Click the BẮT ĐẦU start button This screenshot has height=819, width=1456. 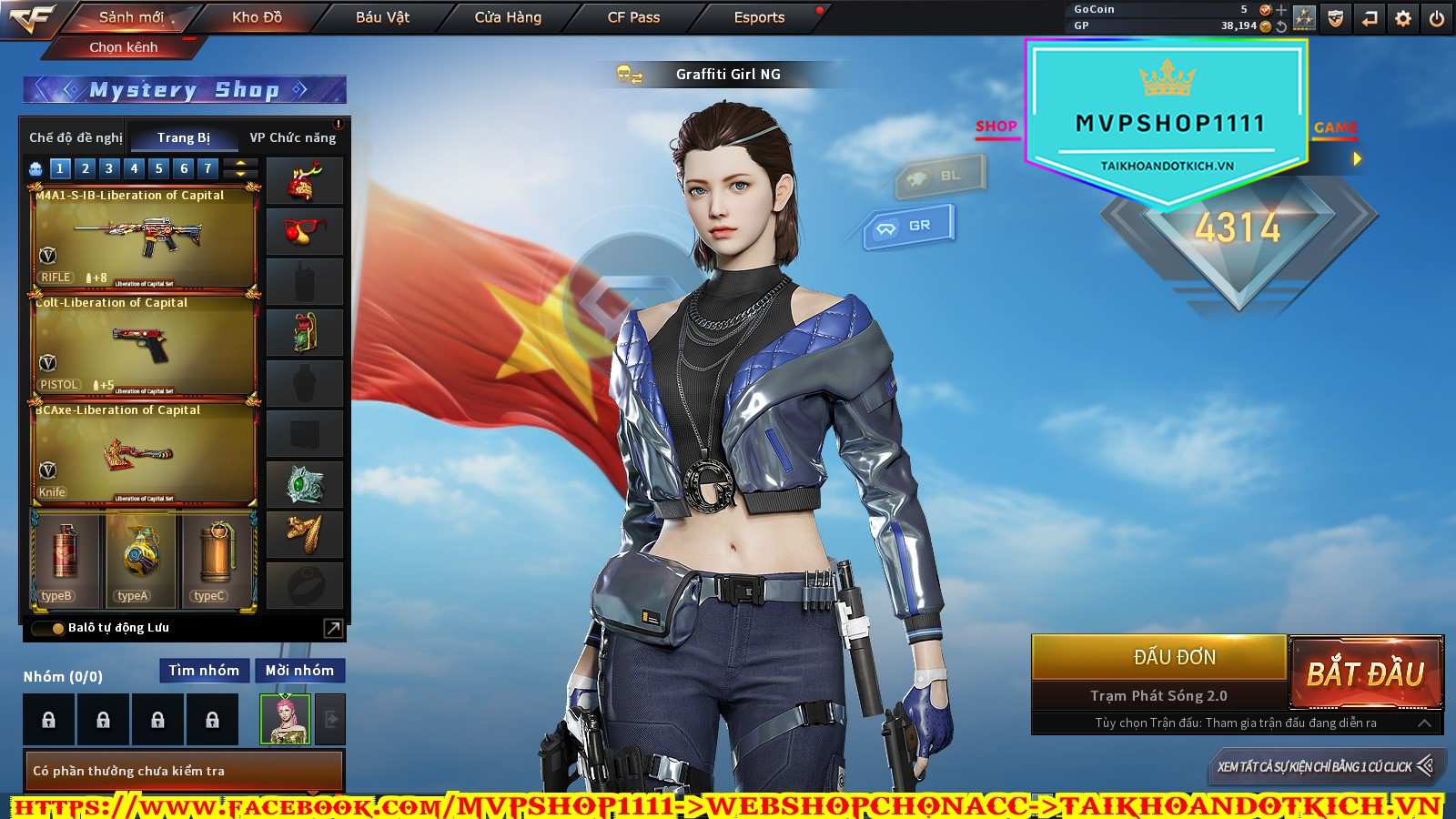point(1365,673)
